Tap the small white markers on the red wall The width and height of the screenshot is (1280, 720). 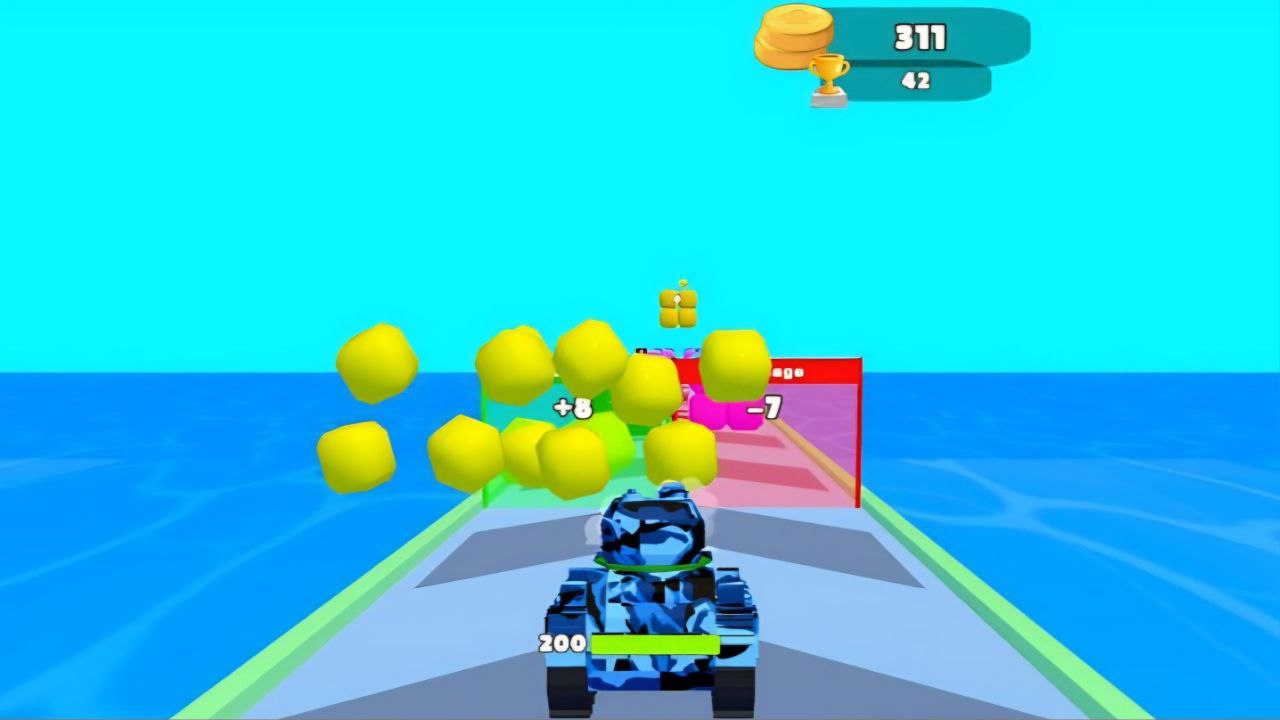(x=790, y=370)
